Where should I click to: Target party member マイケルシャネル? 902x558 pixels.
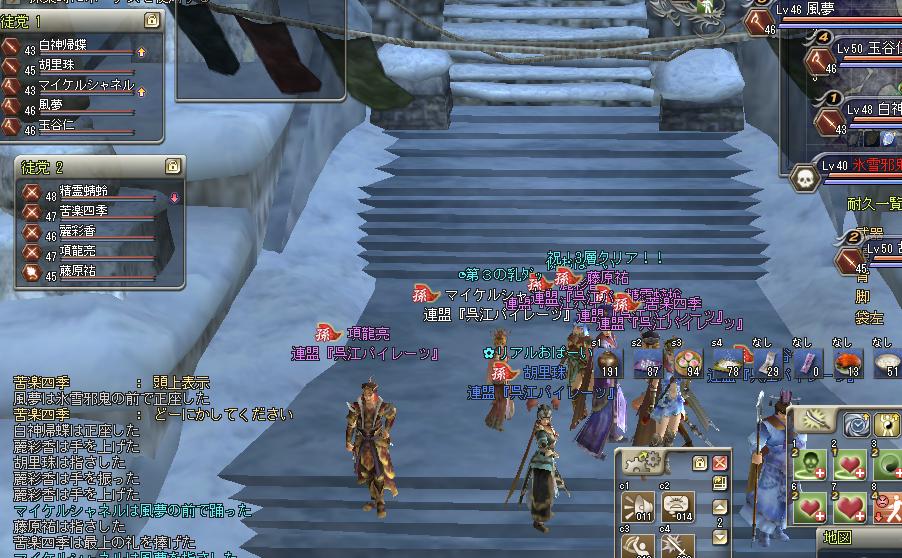point(85,86)
